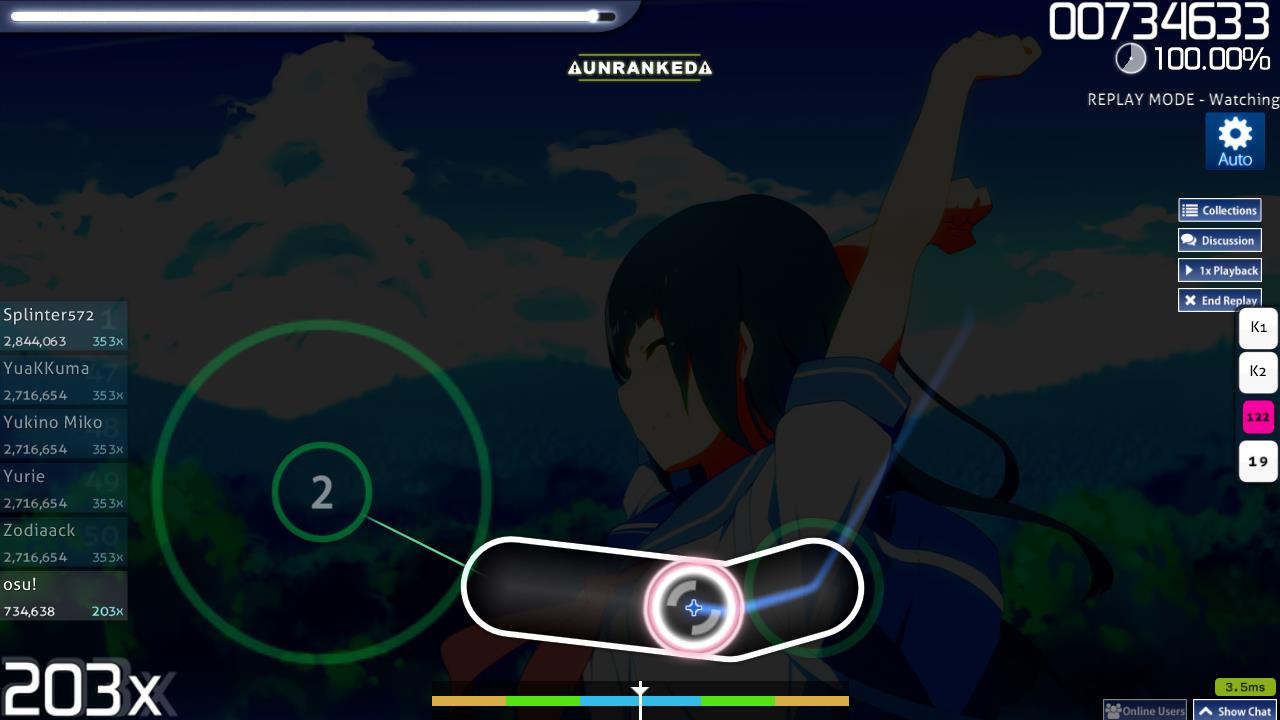Click the mouse counter showing 19
Screen dimensions: 1280x720
[x=1258, y=461]
